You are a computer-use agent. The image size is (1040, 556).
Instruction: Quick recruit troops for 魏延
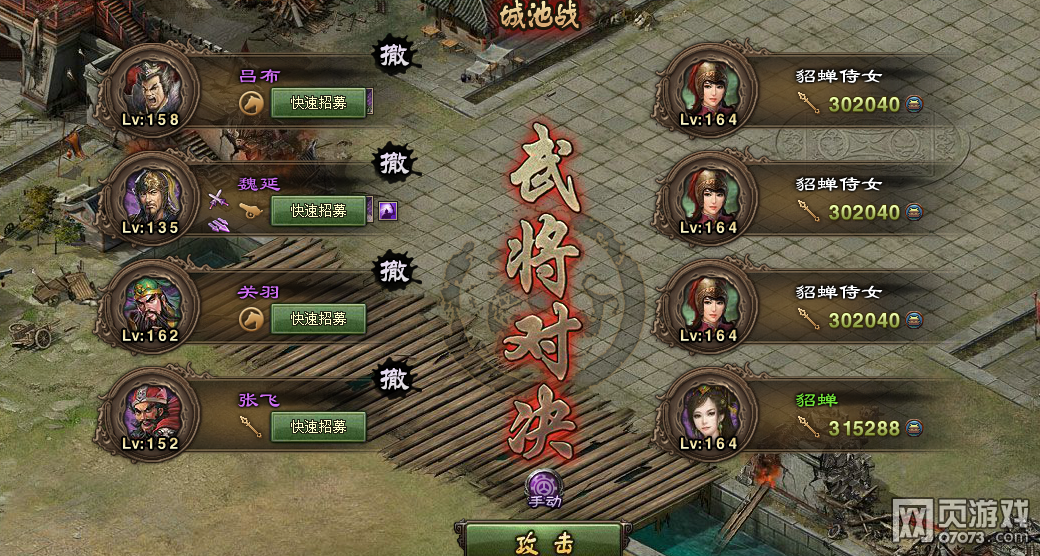click(318, 211)
